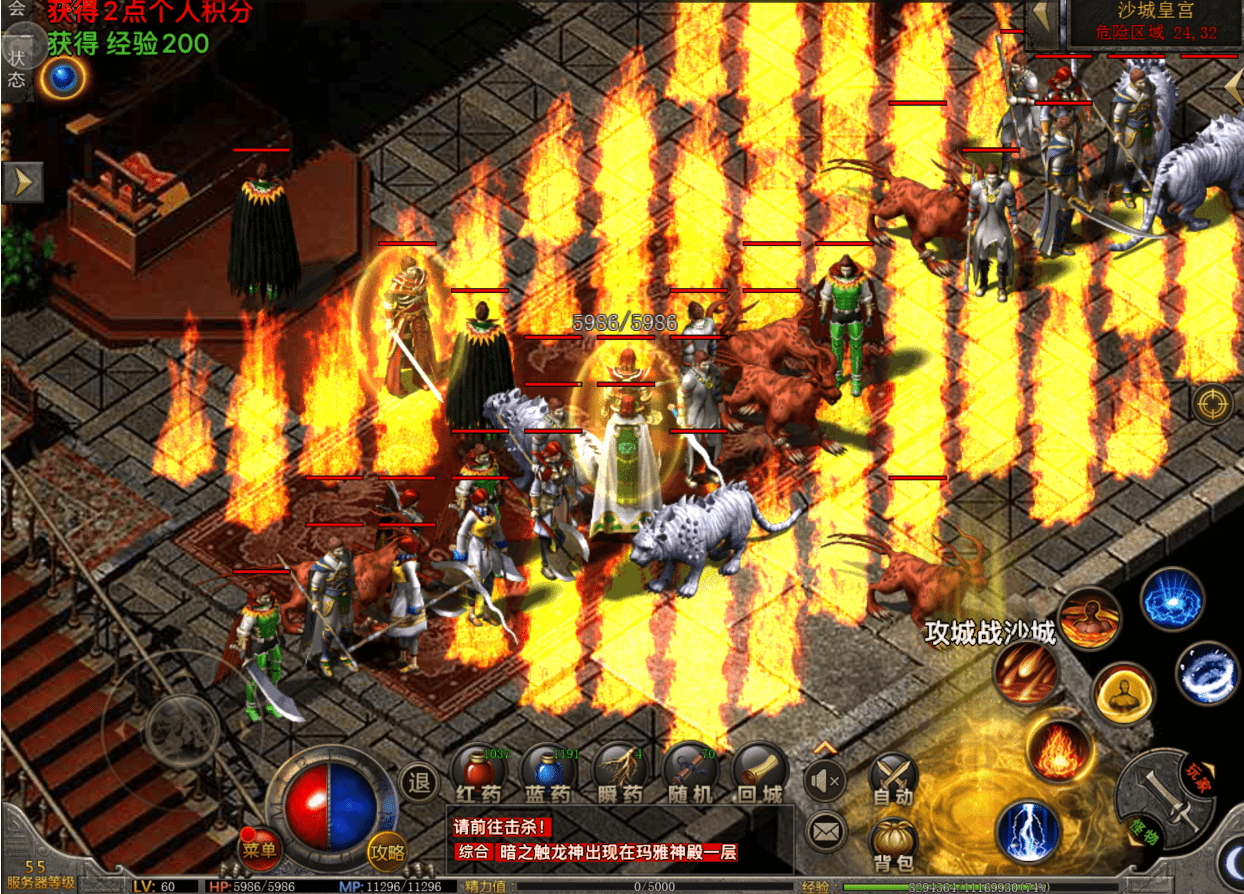
Task: Cast the fireball flame skill
Action: [x=1058, y=750]
